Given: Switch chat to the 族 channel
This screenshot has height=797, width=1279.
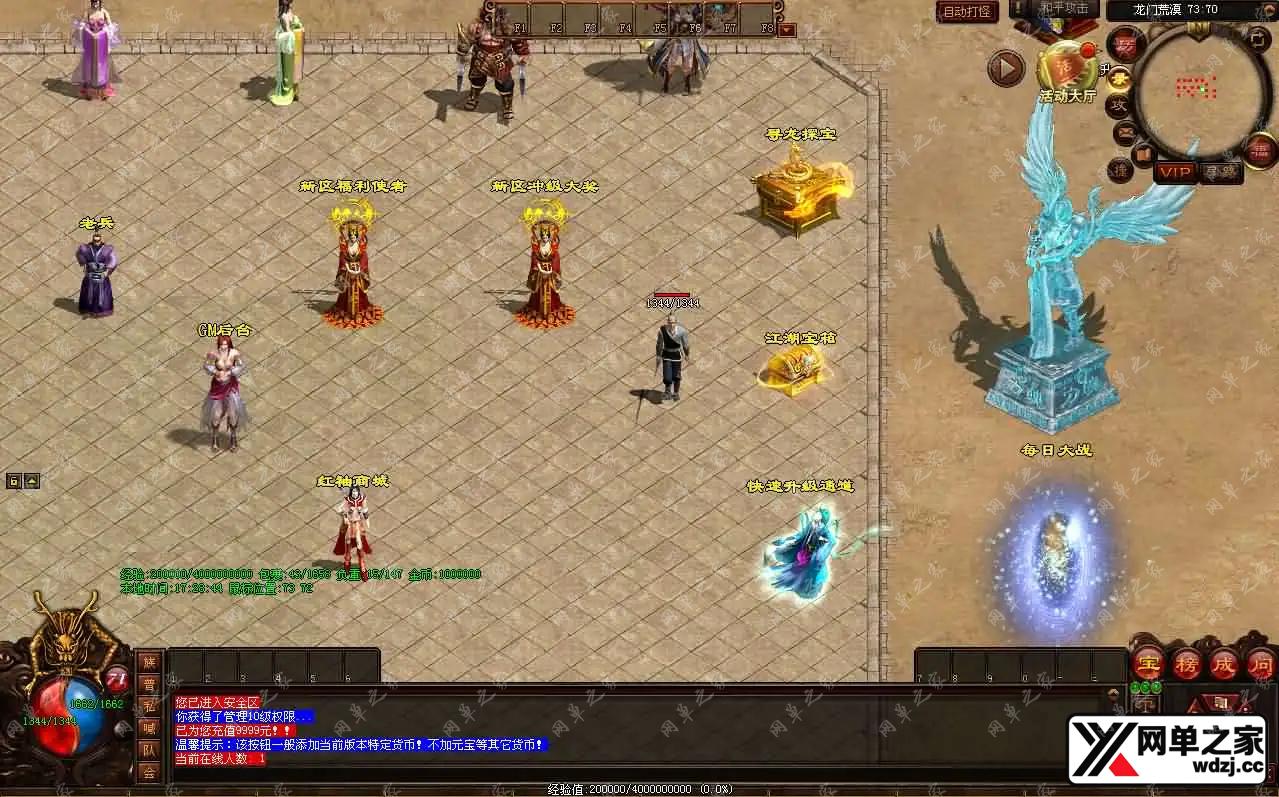Looking at the screenshot, I should (149, 662).
